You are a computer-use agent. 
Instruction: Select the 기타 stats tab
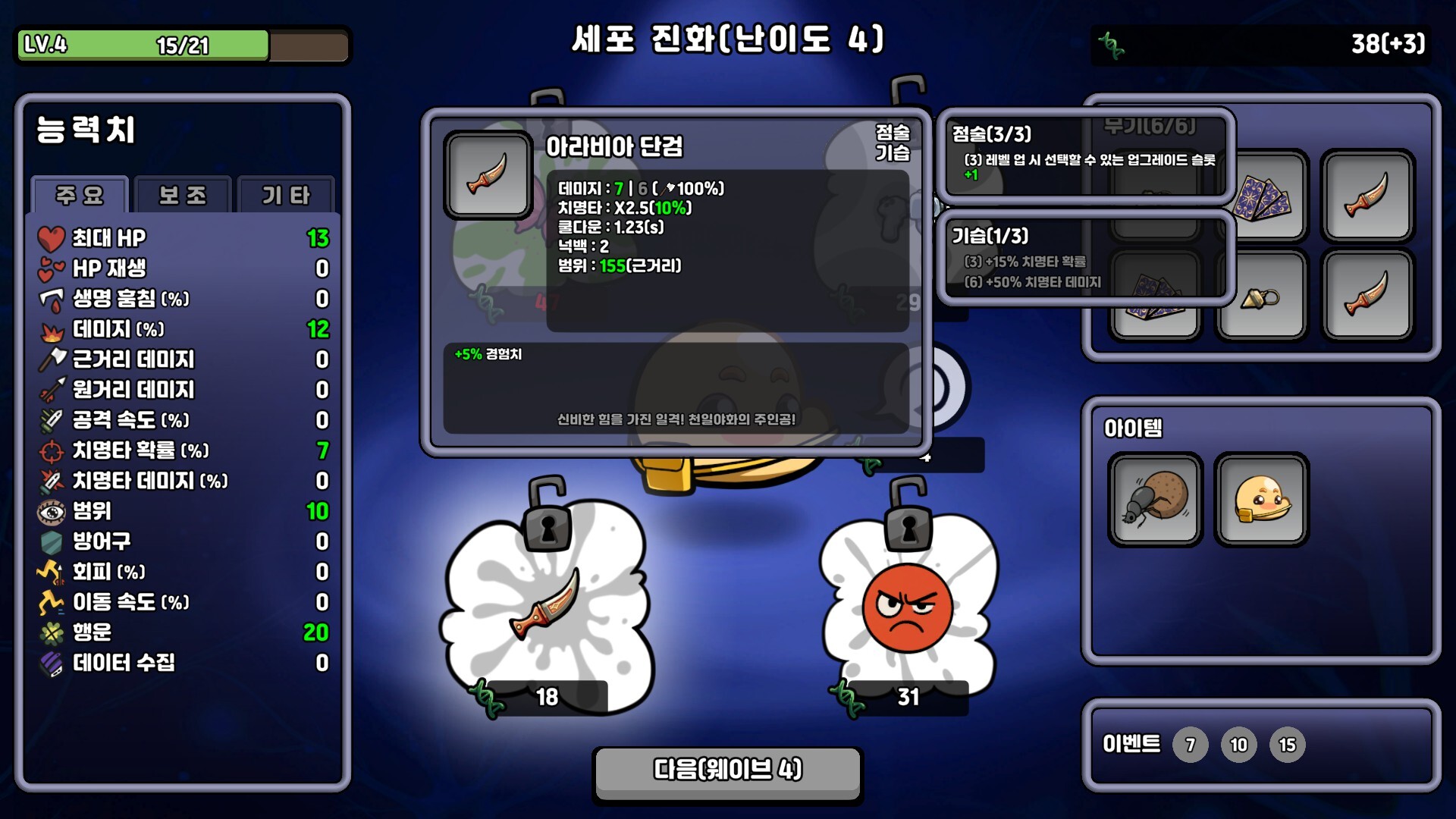tap(284, 196)
